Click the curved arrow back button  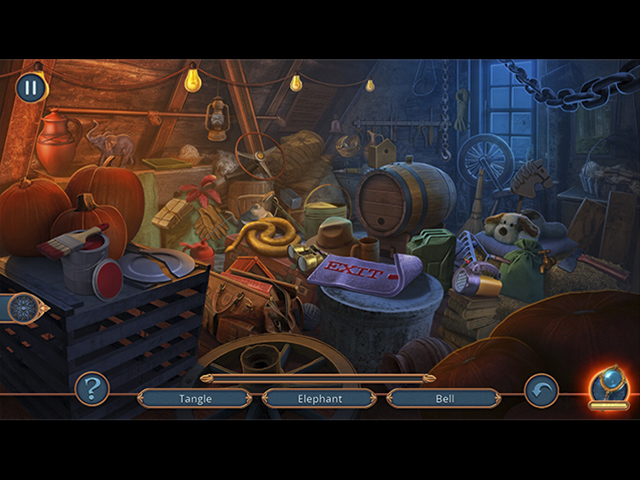541,390
